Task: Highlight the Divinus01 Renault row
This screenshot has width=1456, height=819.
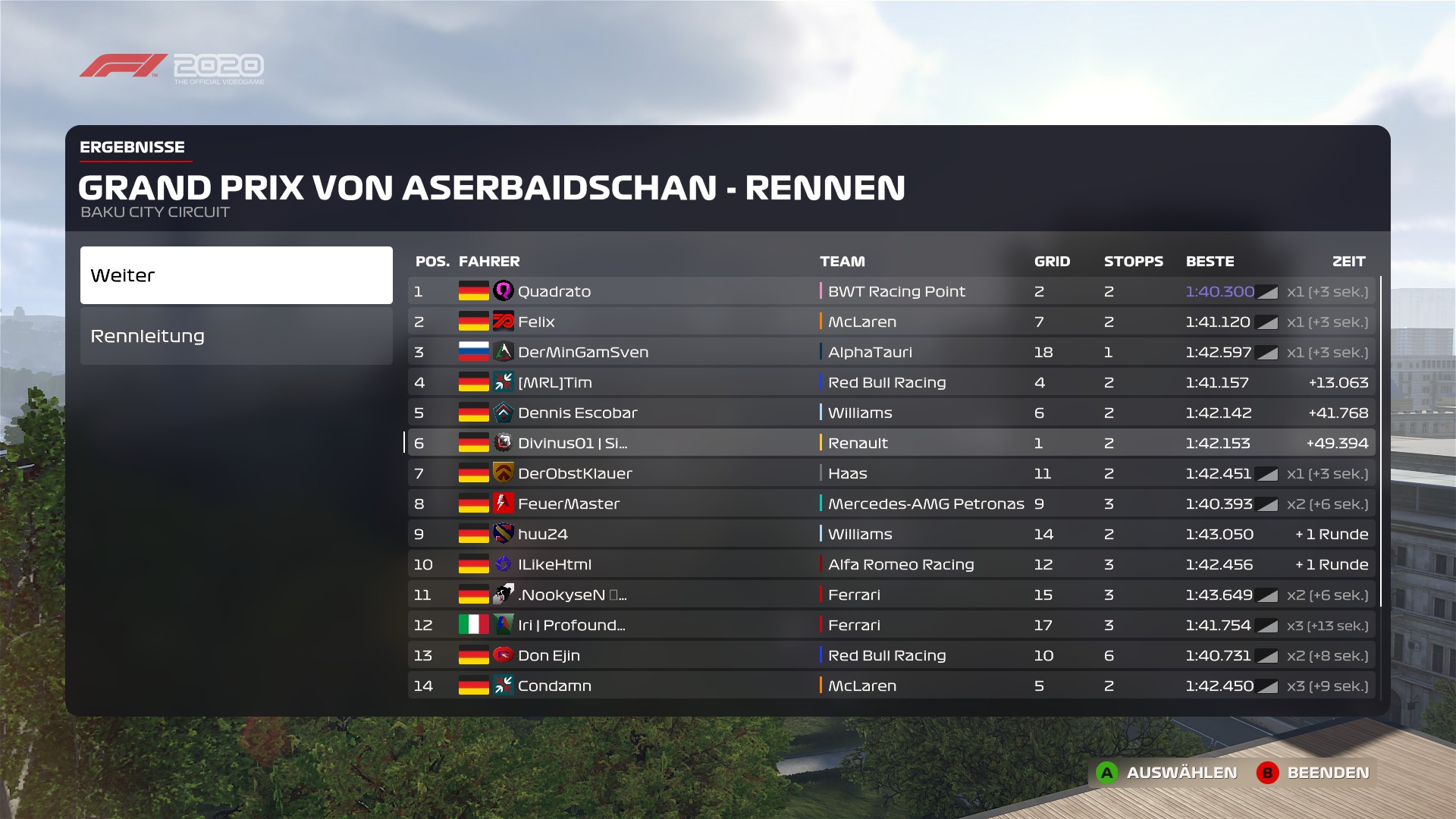Action: 891,443
